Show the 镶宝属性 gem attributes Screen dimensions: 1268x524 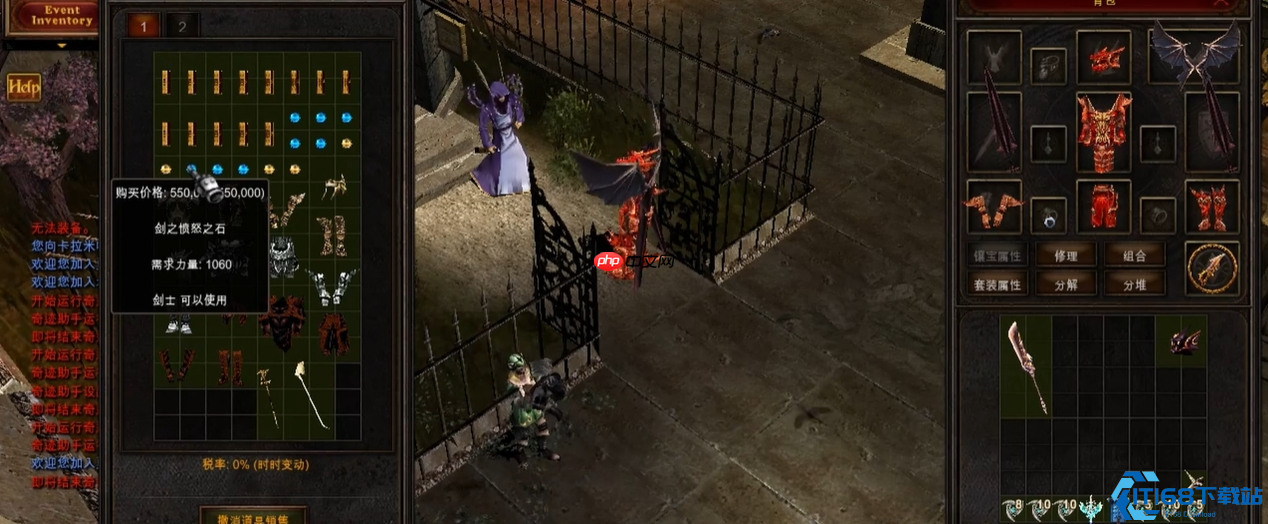997,255
